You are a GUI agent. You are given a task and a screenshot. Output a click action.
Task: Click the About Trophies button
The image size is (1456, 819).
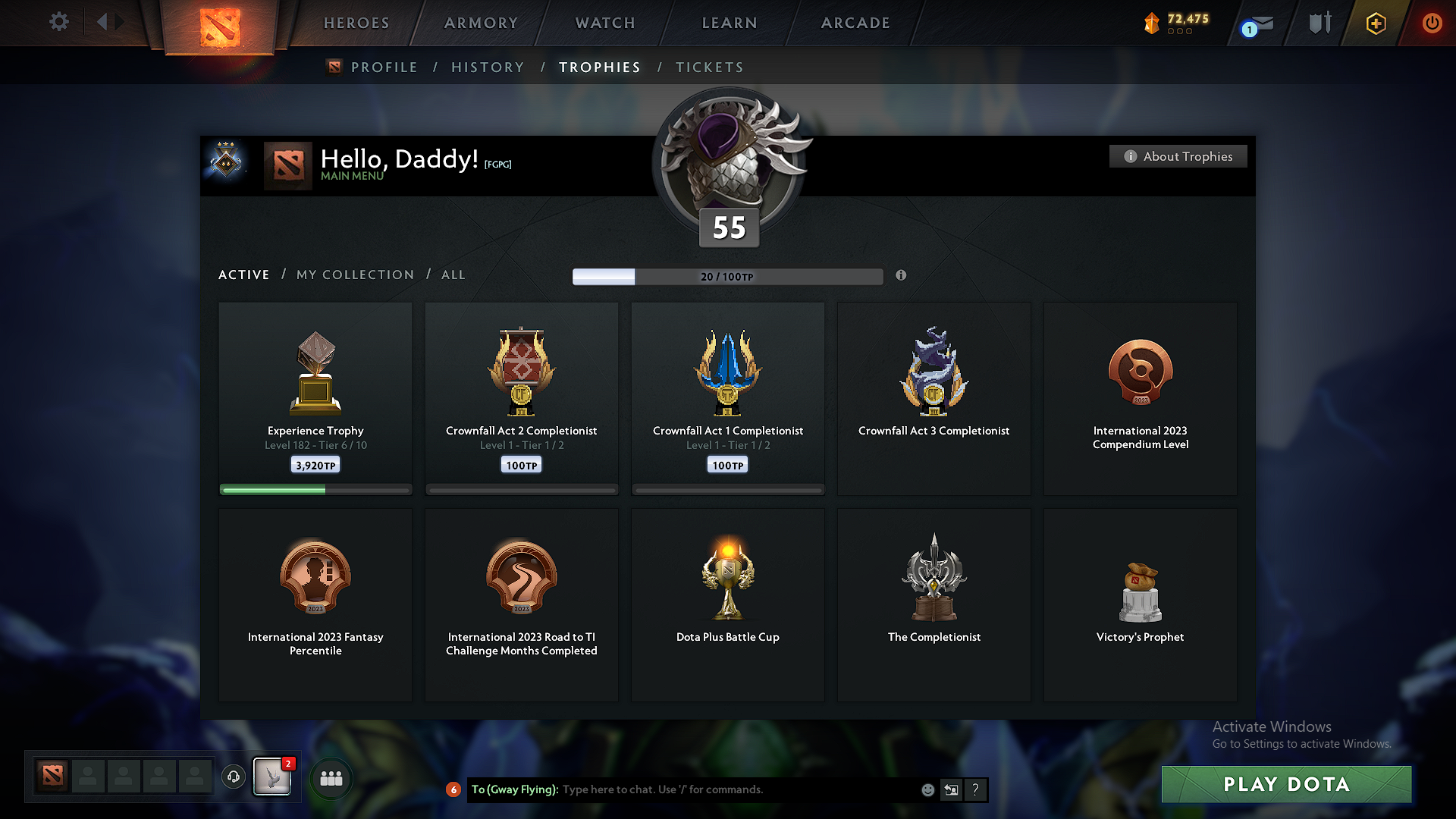click(x=1178, y=156)
